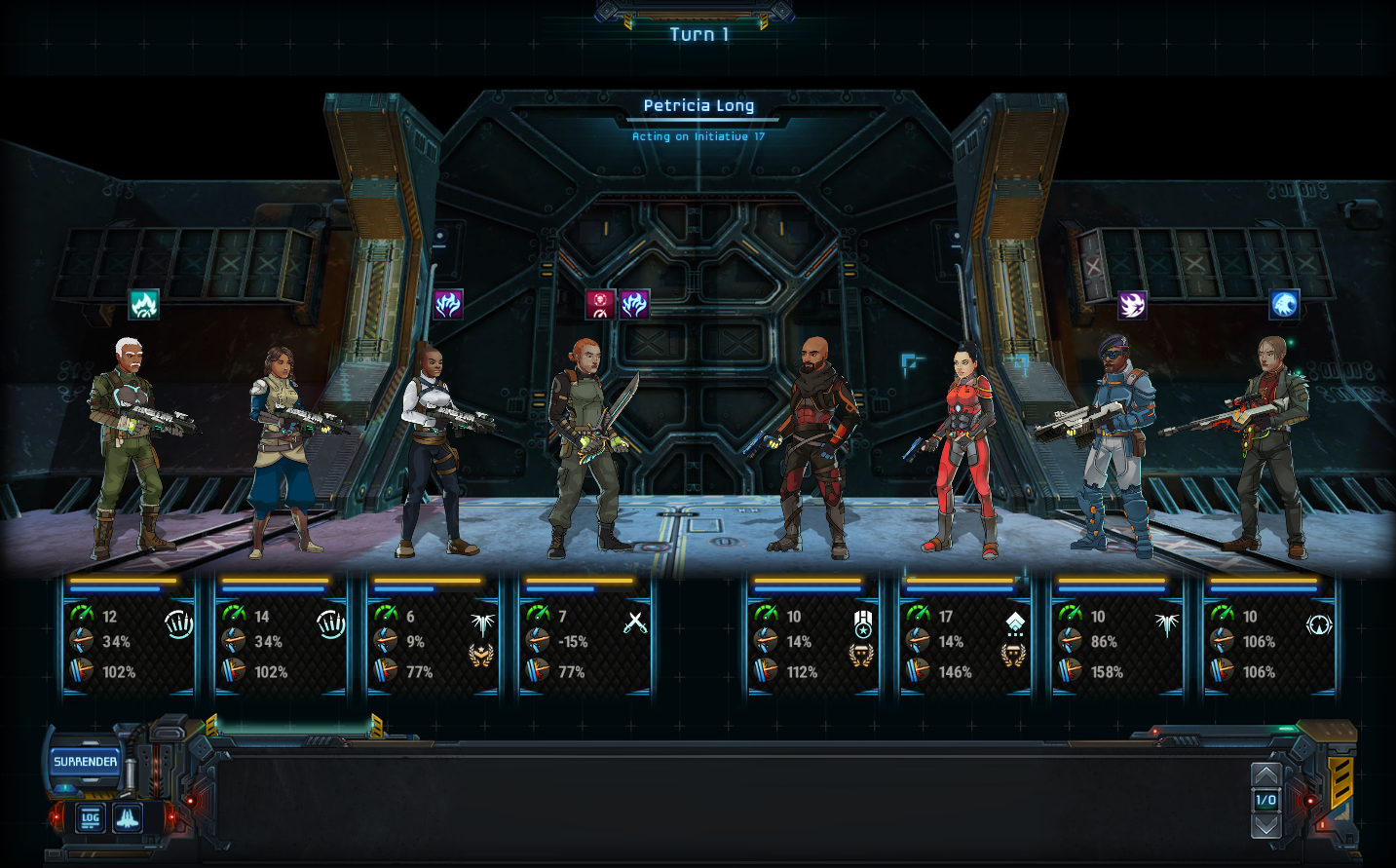Page up in the combat message panel
Screen dimensions: 1396x868
coord(1265,775)
